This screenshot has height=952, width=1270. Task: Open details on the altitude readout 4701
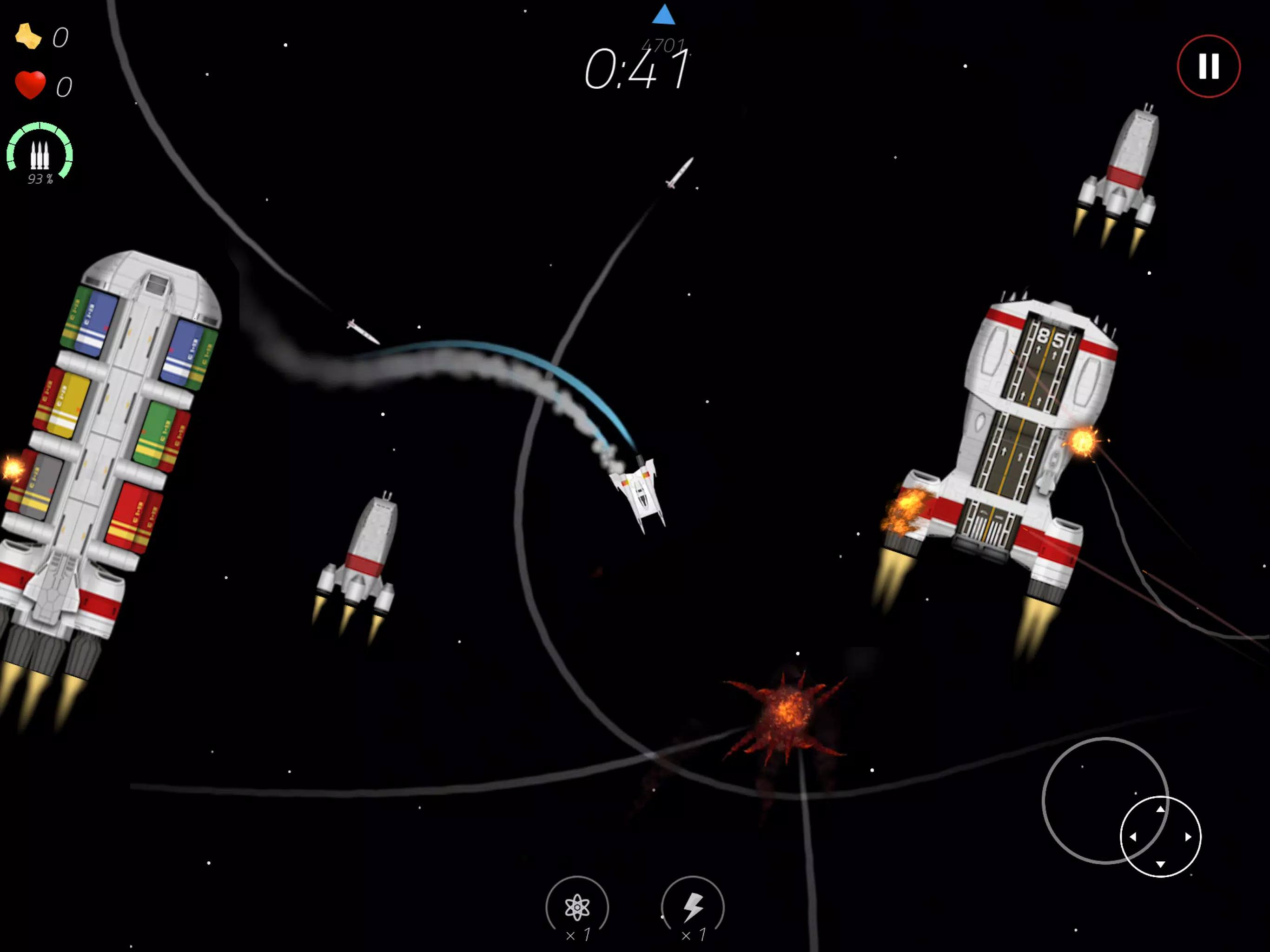click(x=664, y=44)
